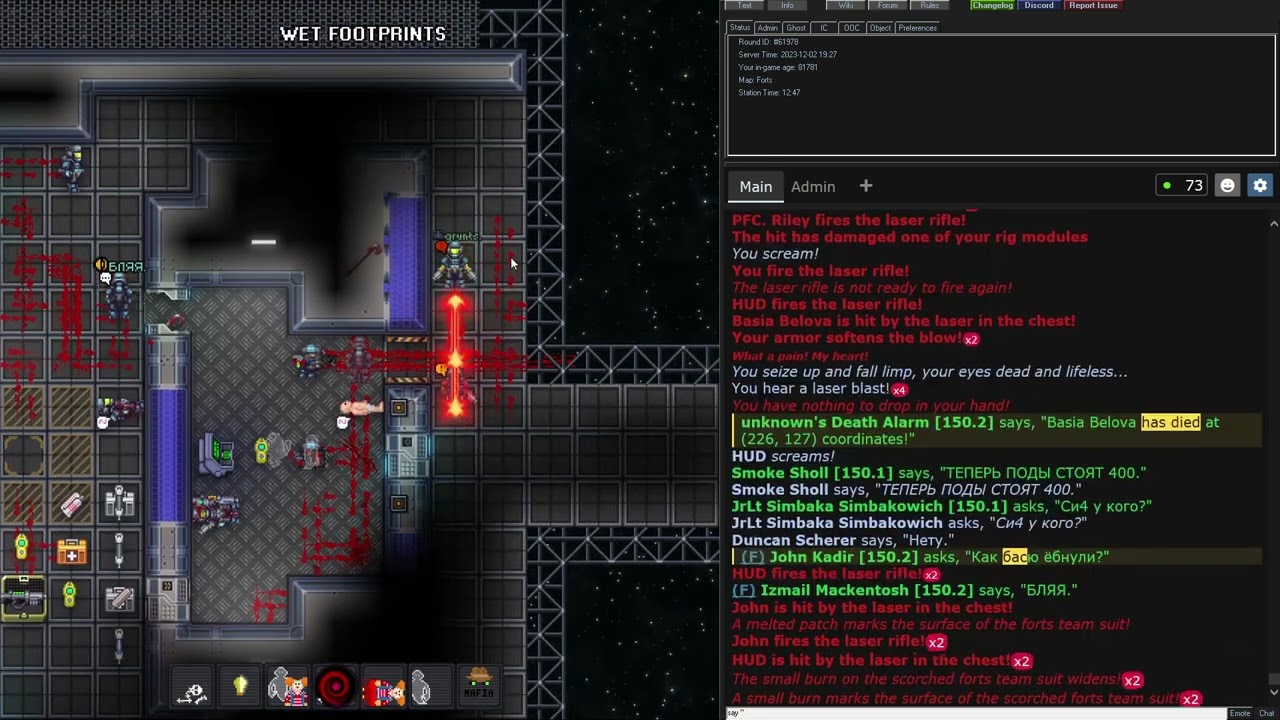Activate the skull and bones ghost action
Image resolution: width=1280 pixels, height=720 pixels.
coord(192,689)
